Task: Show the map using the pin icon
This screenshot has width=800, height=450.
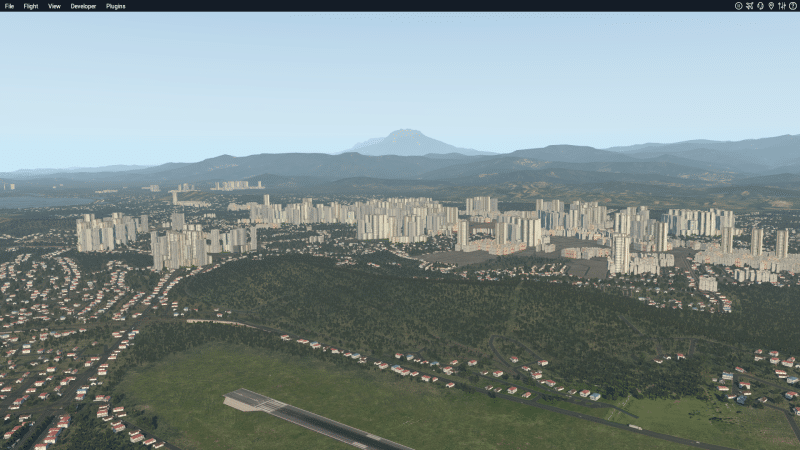Action: 771,6
